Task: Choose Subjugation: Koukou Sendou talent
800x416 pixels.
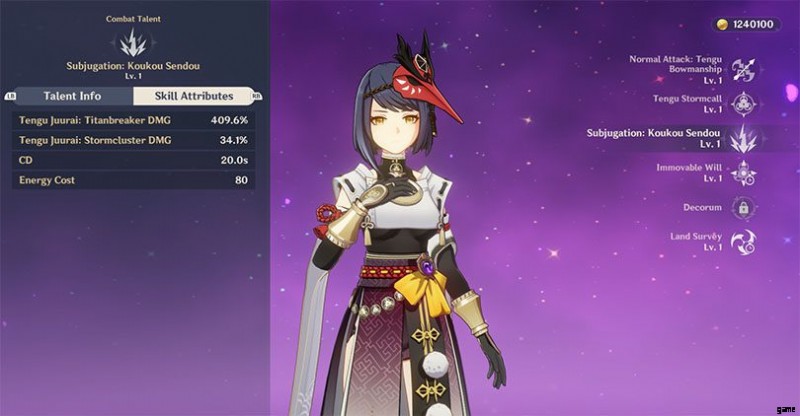Action: (743, 139)
